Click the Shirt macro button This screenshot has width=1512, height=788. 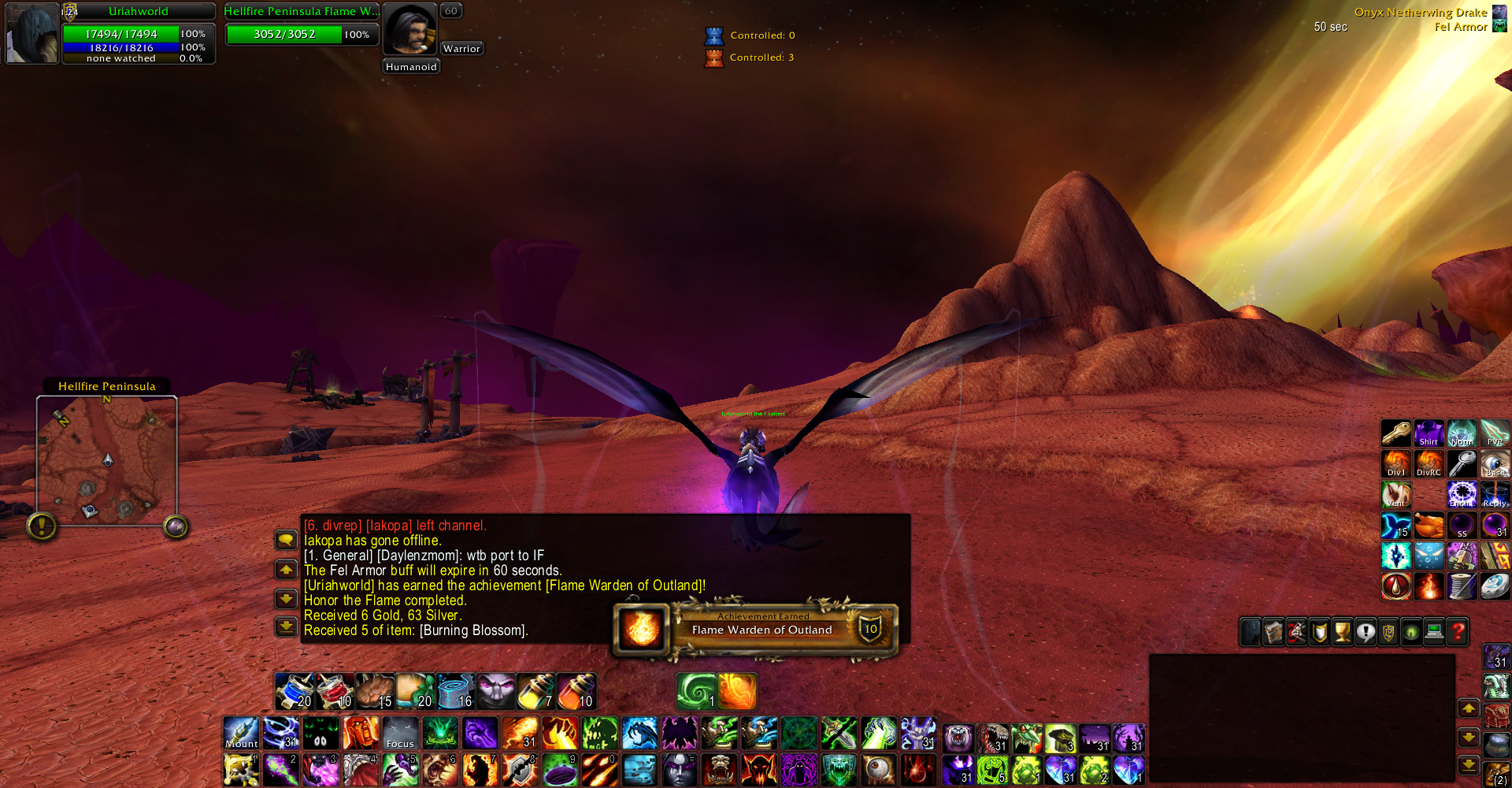pos(1429,433)
